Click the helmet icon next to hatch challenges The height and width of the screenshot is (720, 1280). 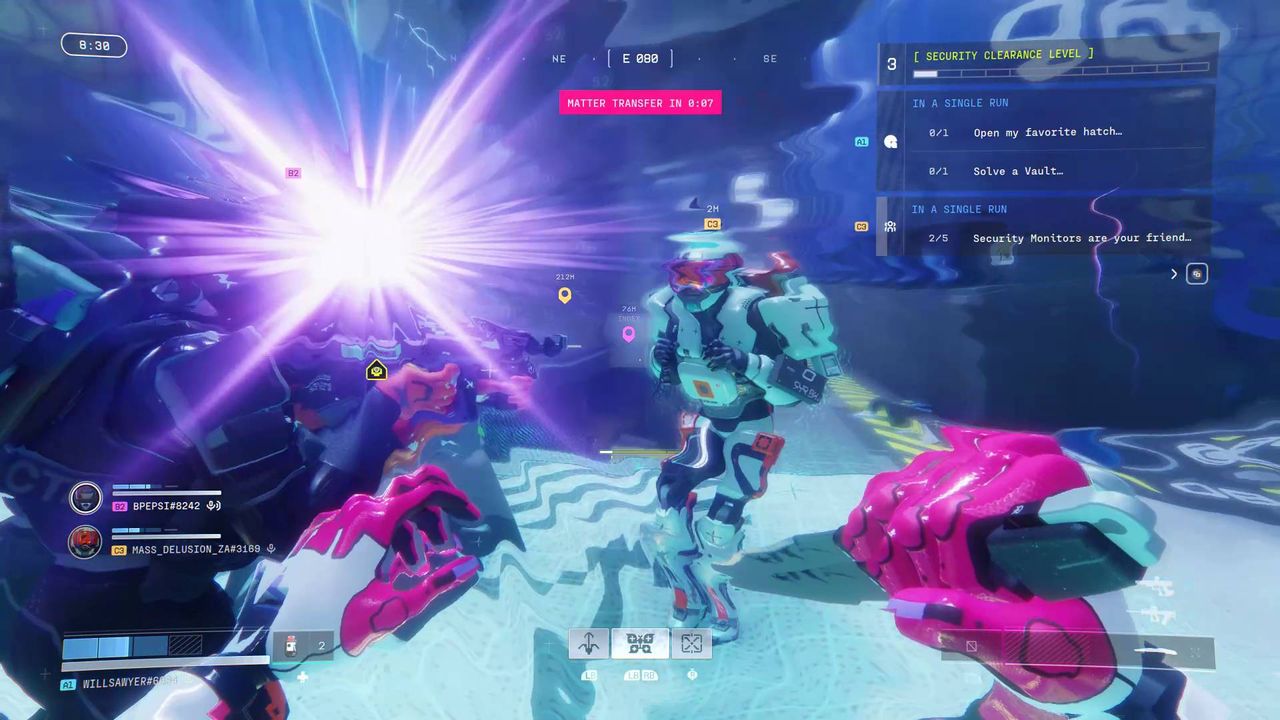tap(890, 142)
